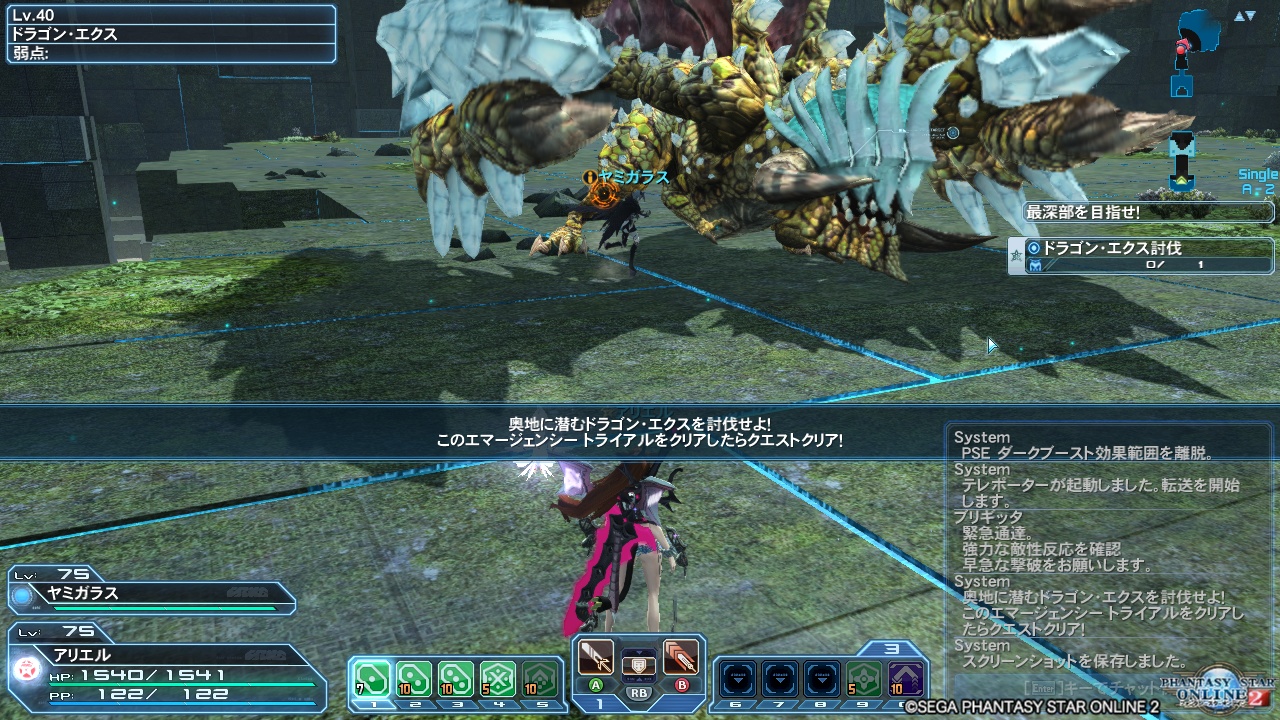Viewport: 1280px width, 720px height.
Task: Click the sword icon on the weapon palette
Action: tap(598, 657)
